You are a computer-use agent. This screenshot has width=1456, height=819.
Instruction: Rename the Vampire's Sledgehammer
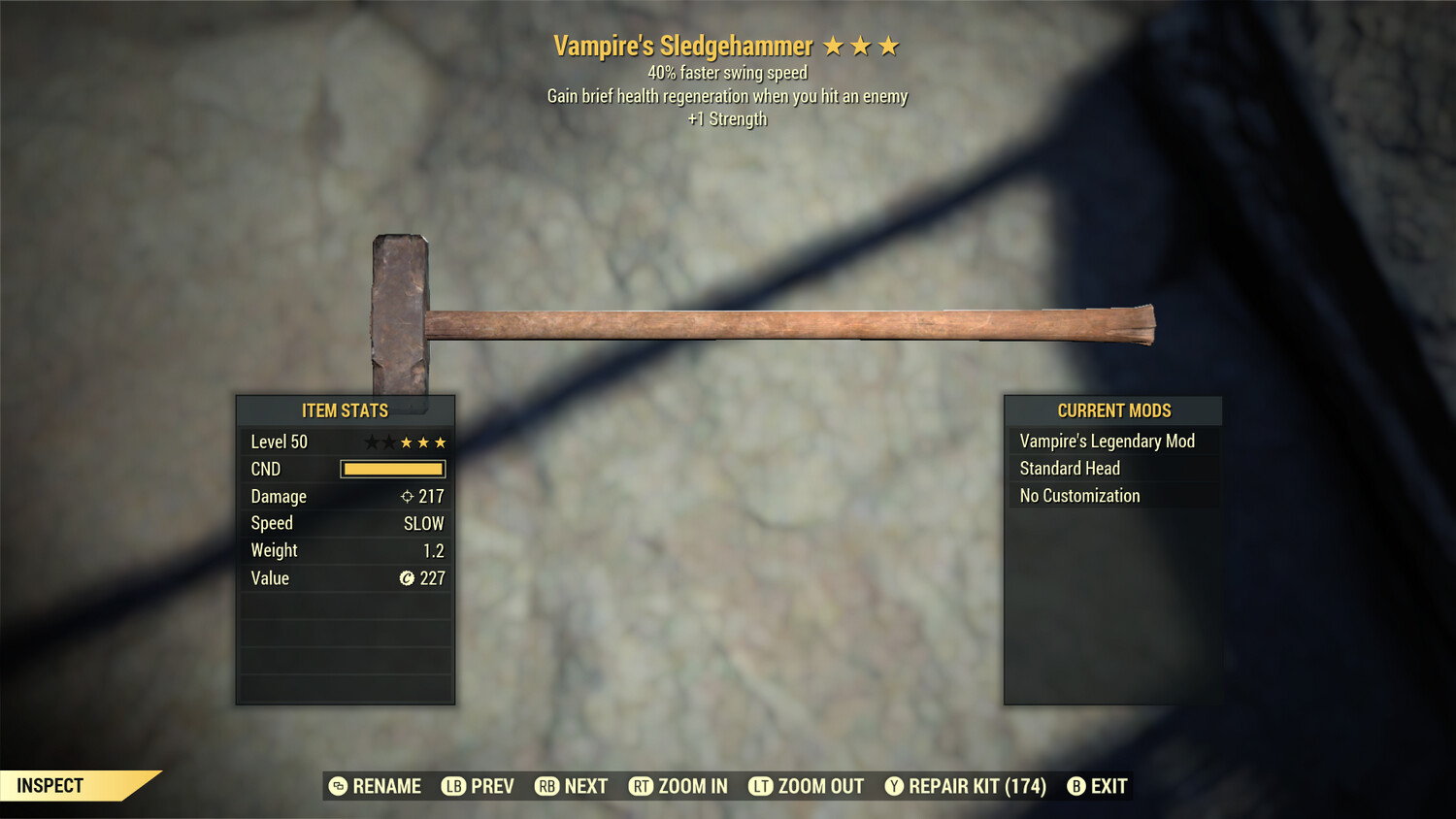pyautogui.click(x=376, y=786)
